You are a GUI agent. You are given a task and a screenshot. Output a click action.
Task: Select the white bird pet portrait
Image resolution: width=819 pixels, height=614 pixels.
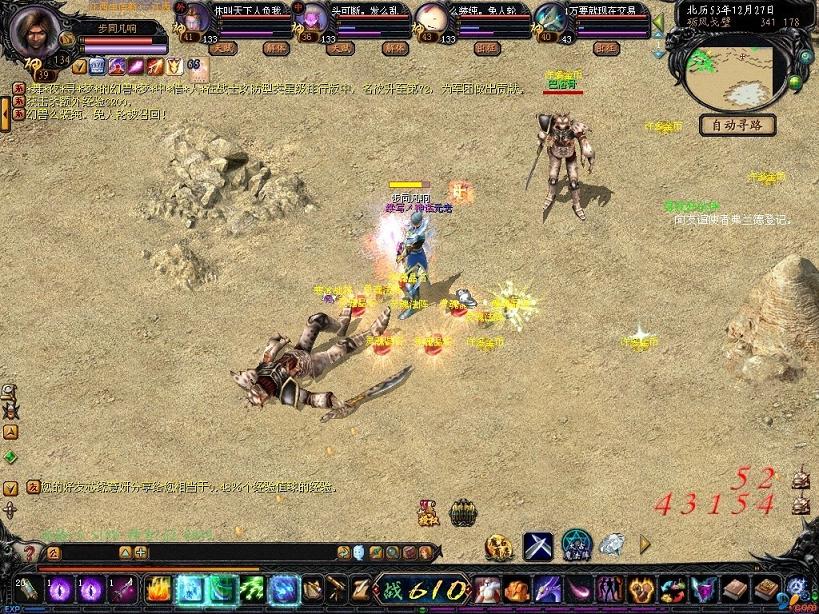click(x=432, y=18)
